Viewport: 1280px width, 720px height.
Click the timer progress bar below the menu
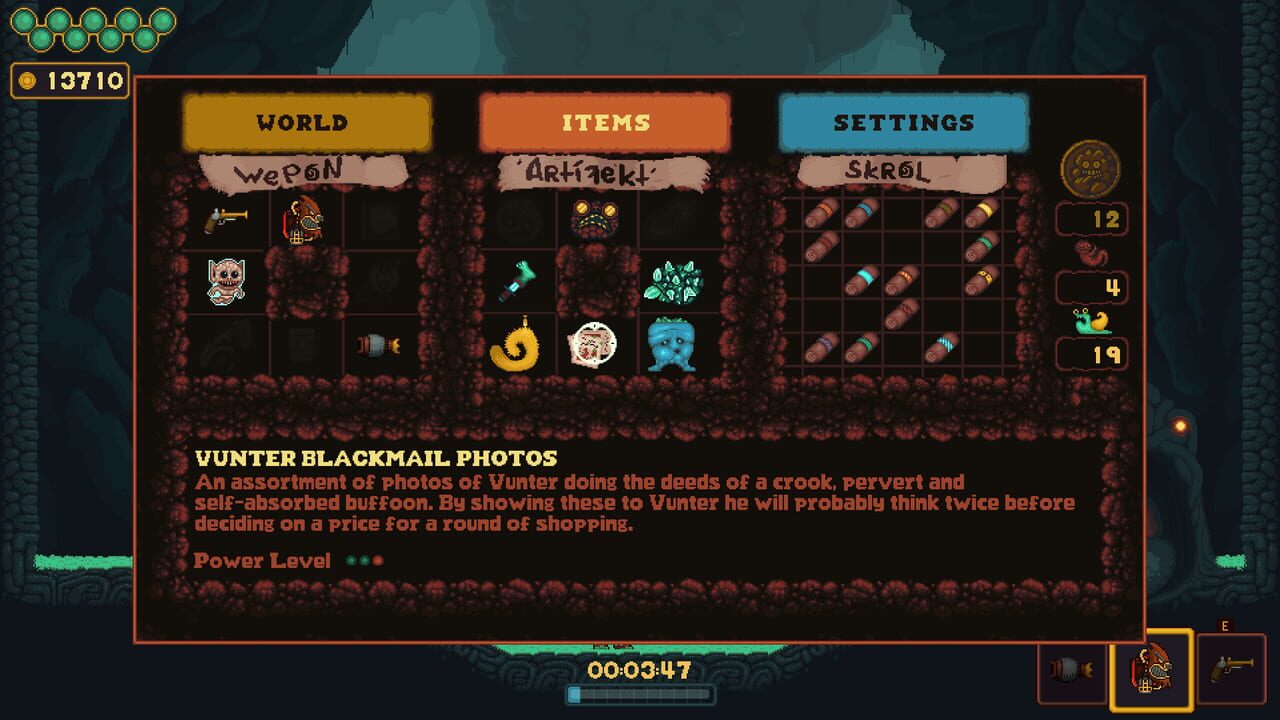[640, 692]
